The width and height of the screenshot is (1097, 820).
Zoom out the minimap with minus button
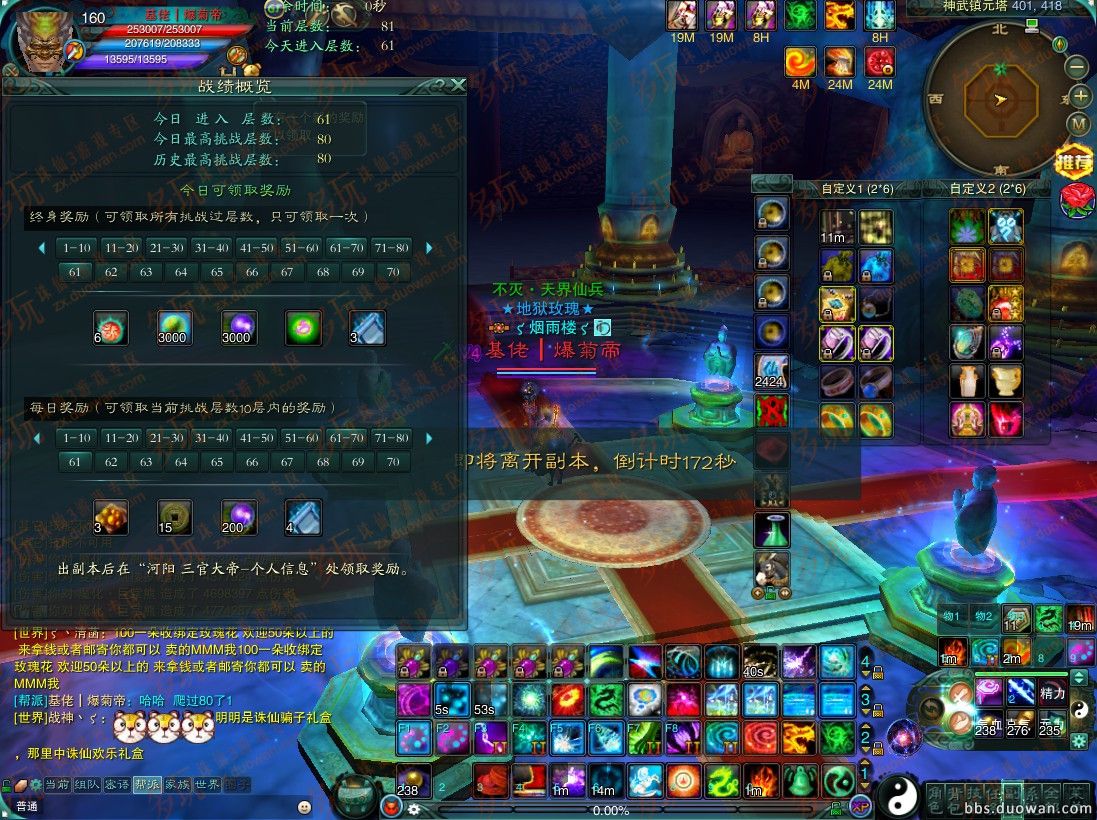click(1077, 68)
